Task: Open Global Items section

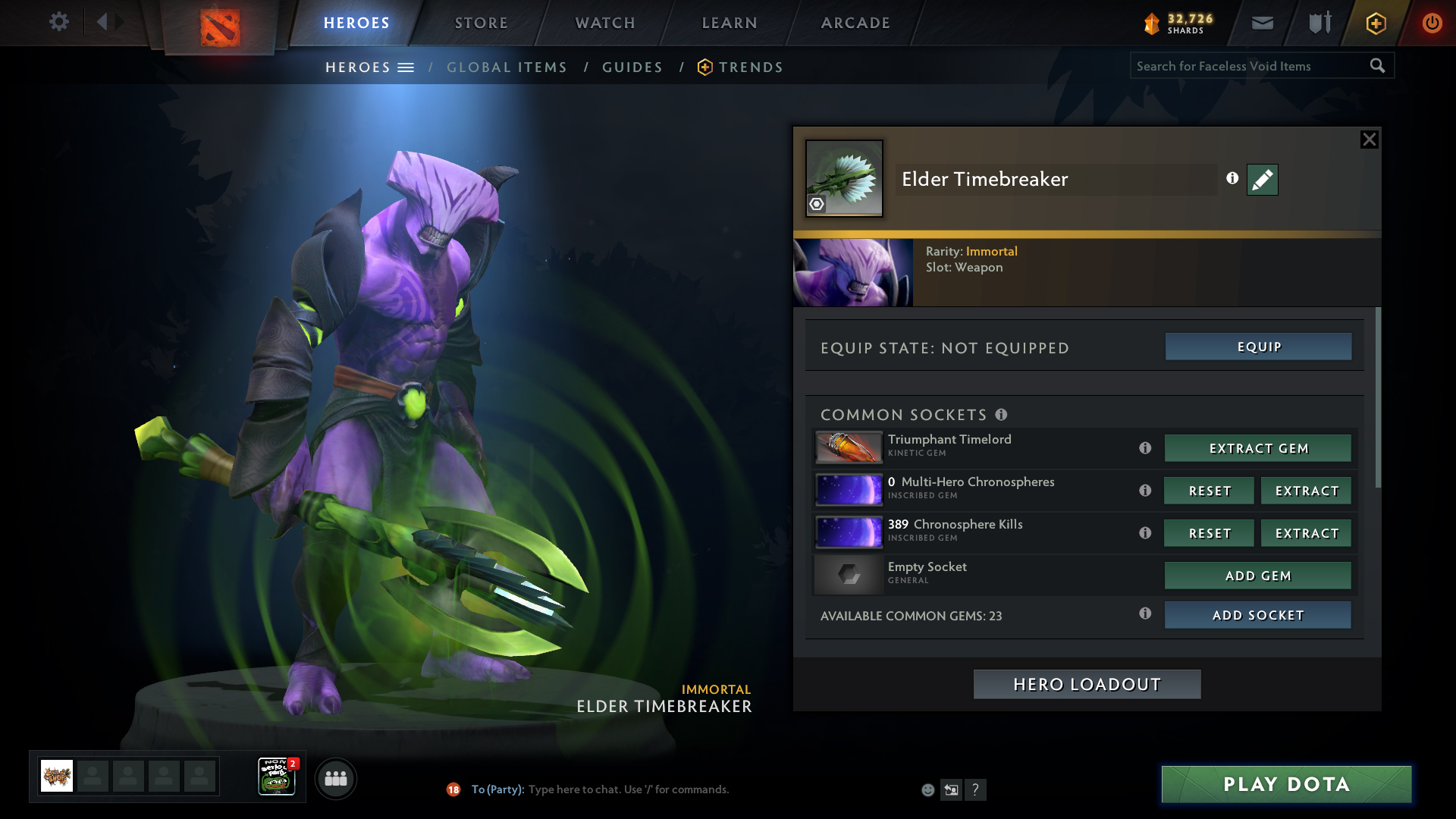Action: pos(507,67)
